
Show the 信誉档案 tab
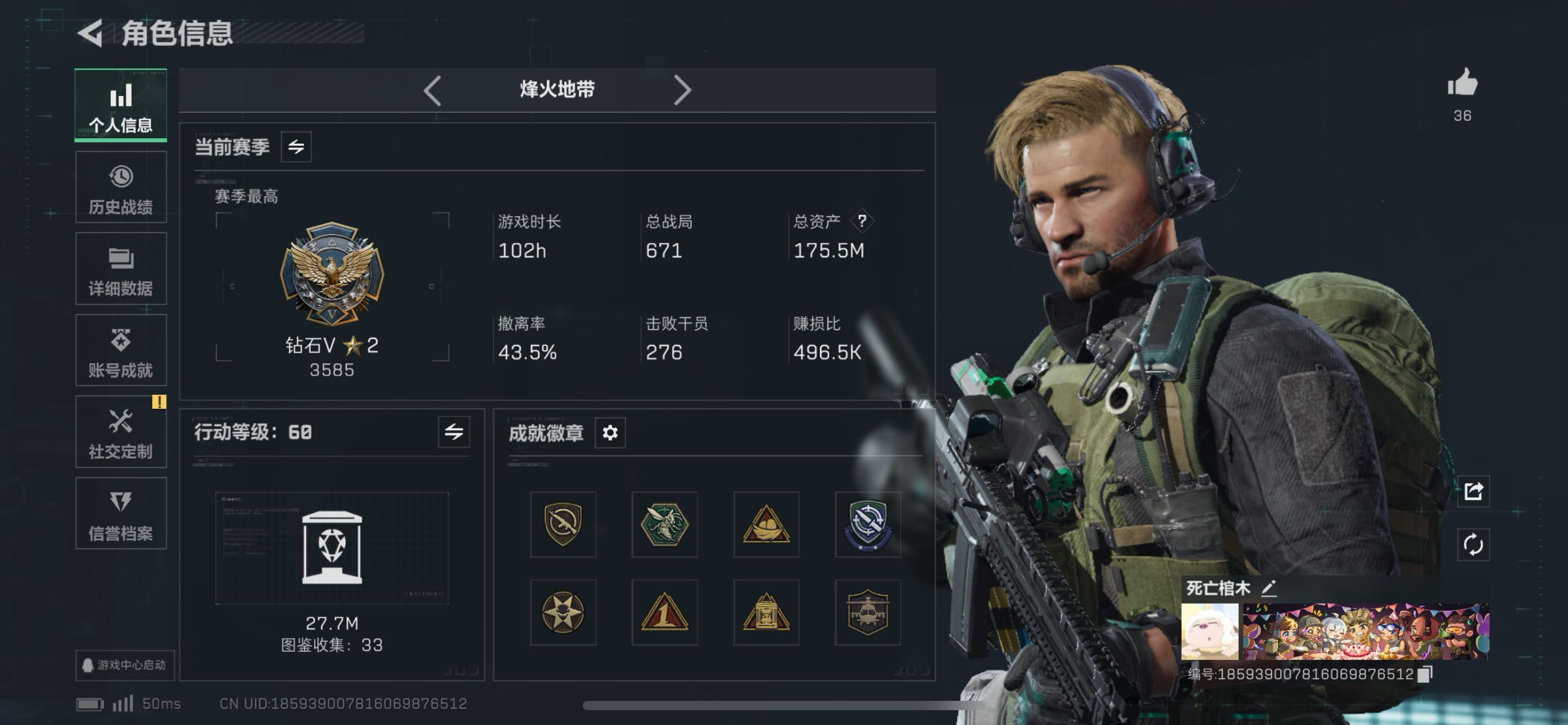pos(121,514)
